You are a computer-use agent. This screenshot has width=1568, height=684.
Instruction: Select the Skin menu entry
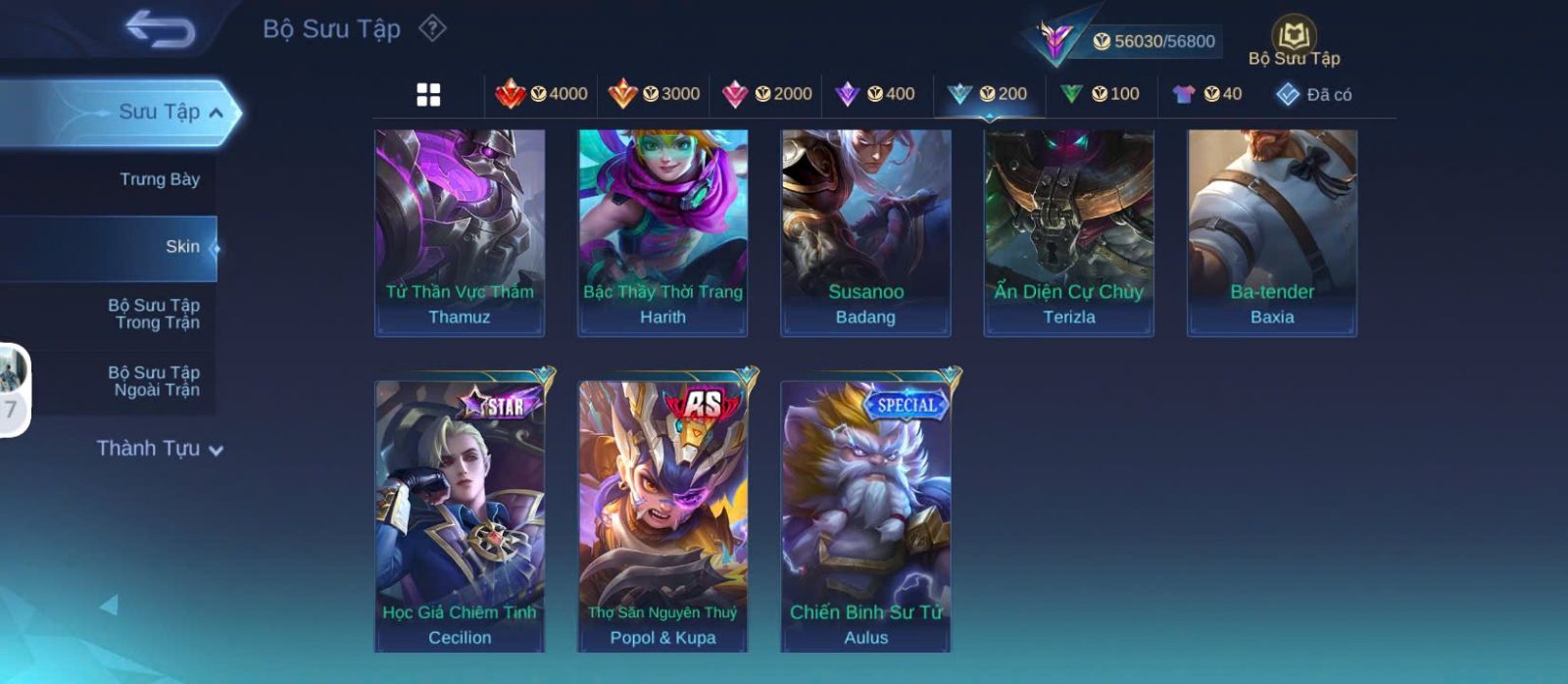click(181, 247)
